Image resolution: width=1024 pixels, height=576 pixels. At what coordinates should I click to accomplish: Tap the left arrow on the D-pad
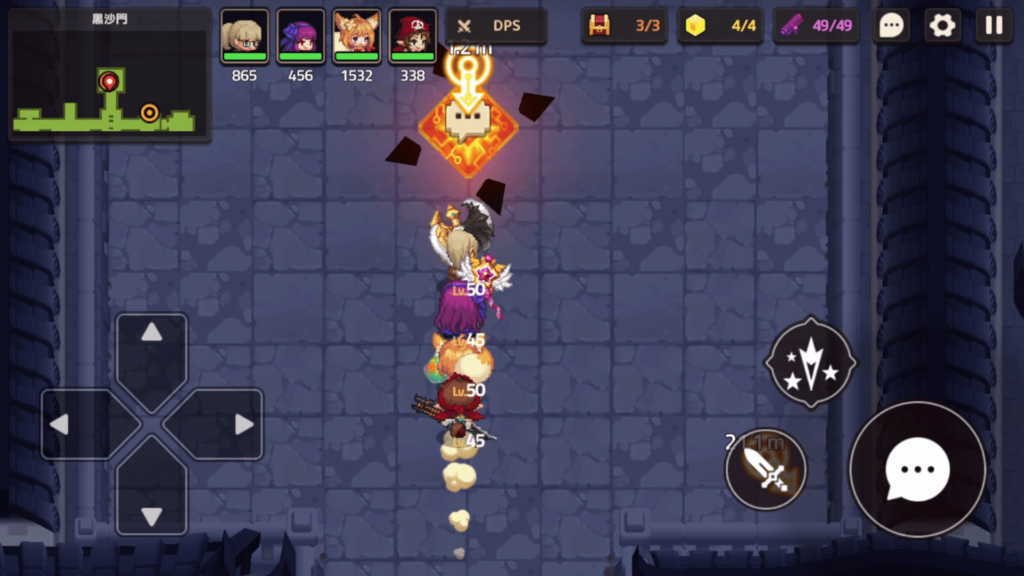click(x=76, y=424)
